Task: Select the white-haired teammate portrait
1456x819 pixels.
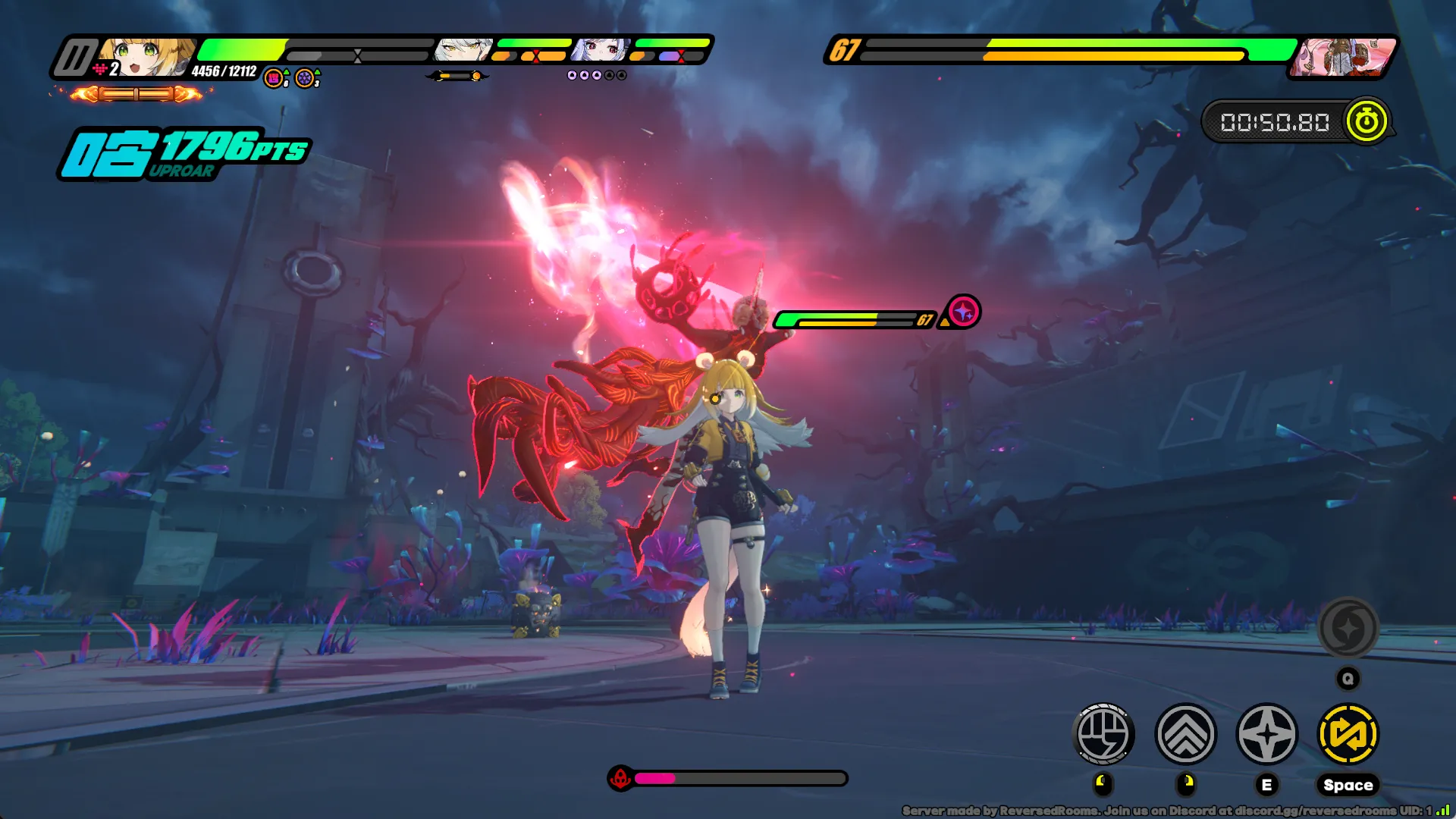Action: click(463, 50)
